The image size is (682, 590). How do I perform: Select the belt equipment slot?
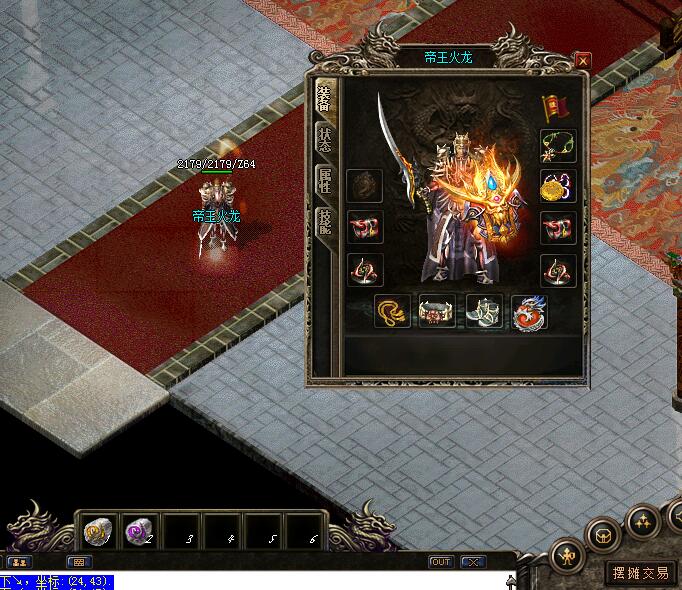[x=437, y=312]
